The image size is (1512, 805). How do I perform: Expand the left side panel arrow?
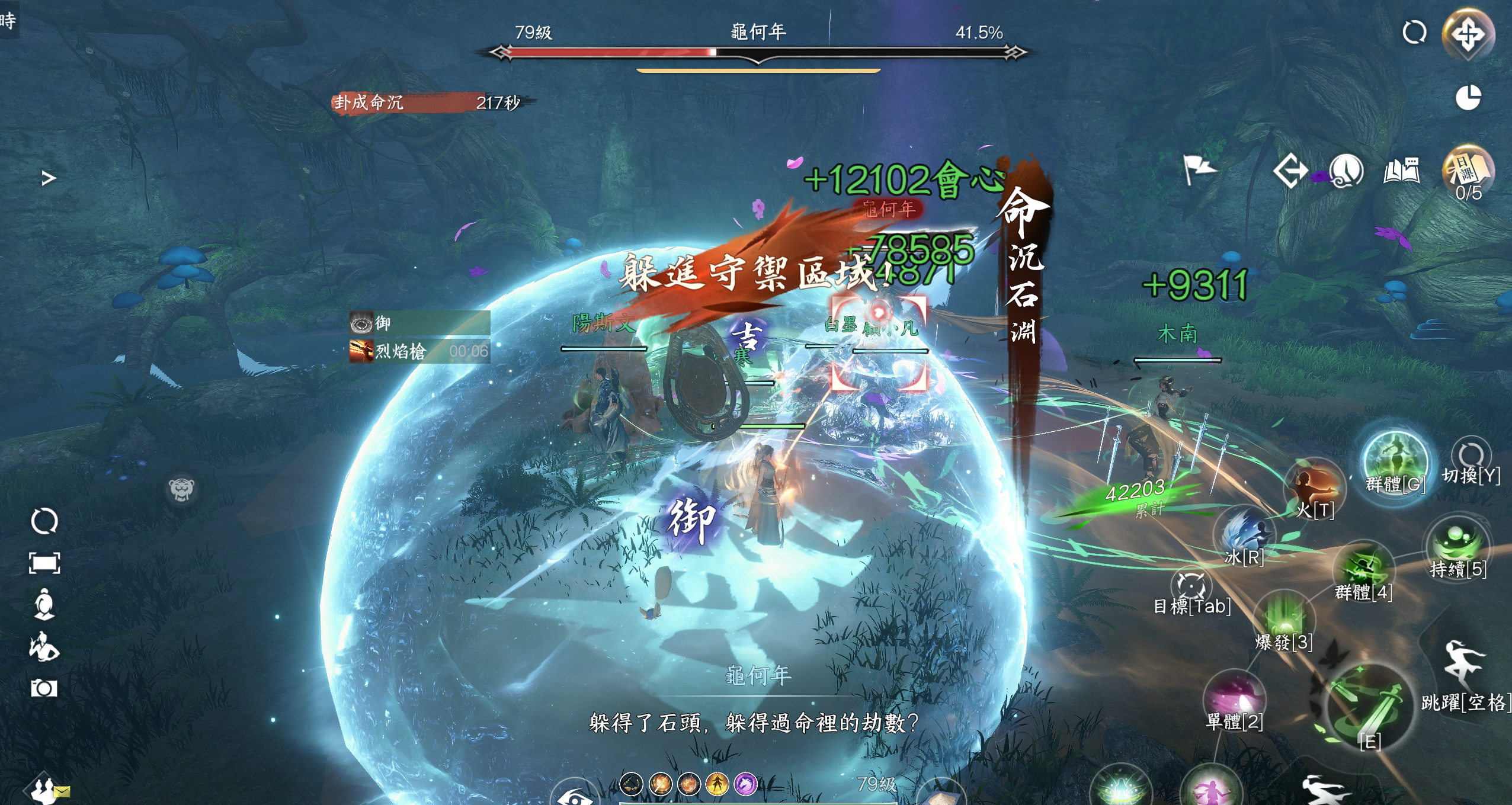point(49,178)
